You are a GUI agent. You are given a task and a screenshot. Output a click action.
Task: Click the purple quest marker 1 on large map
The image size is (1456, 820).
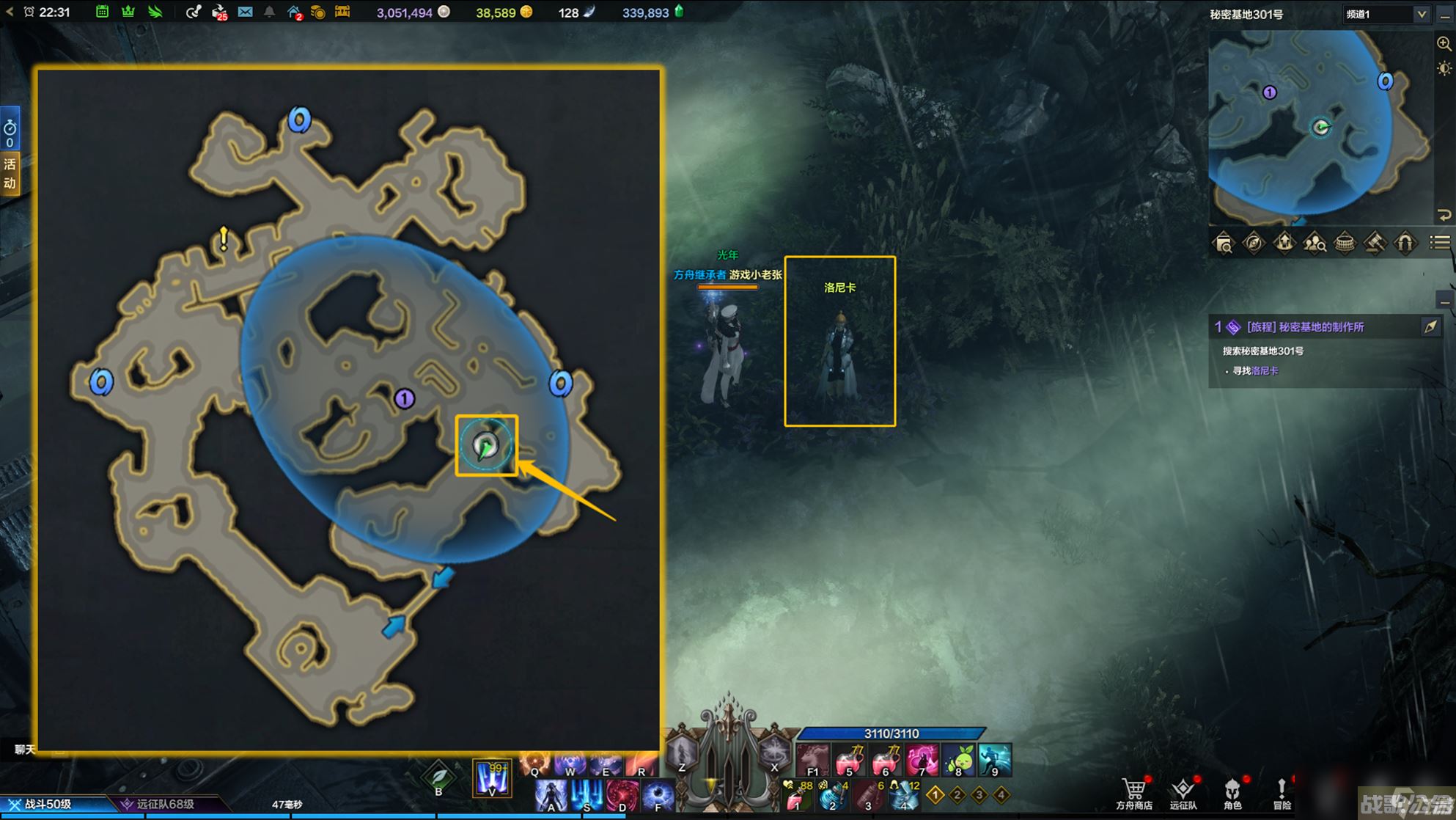pos(405,399)
